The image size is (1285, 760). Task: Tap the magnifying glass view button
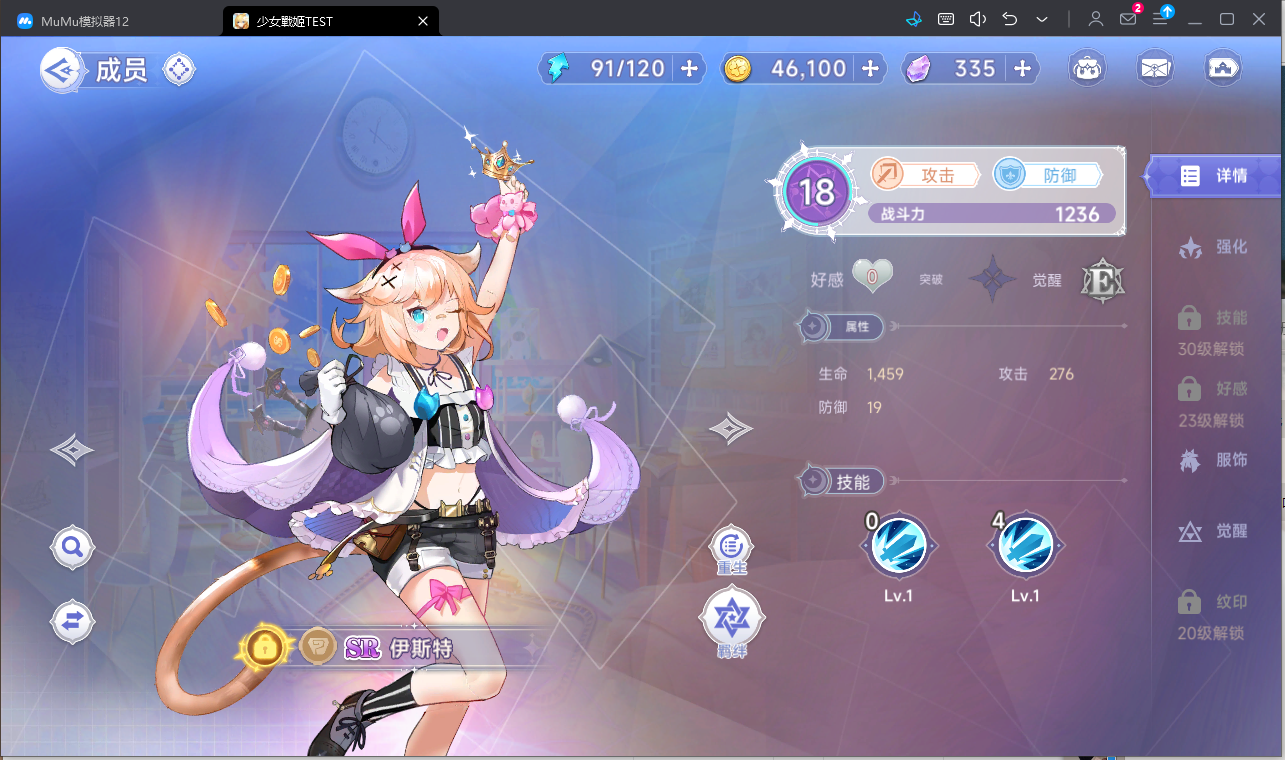click(x=73, y=547)
